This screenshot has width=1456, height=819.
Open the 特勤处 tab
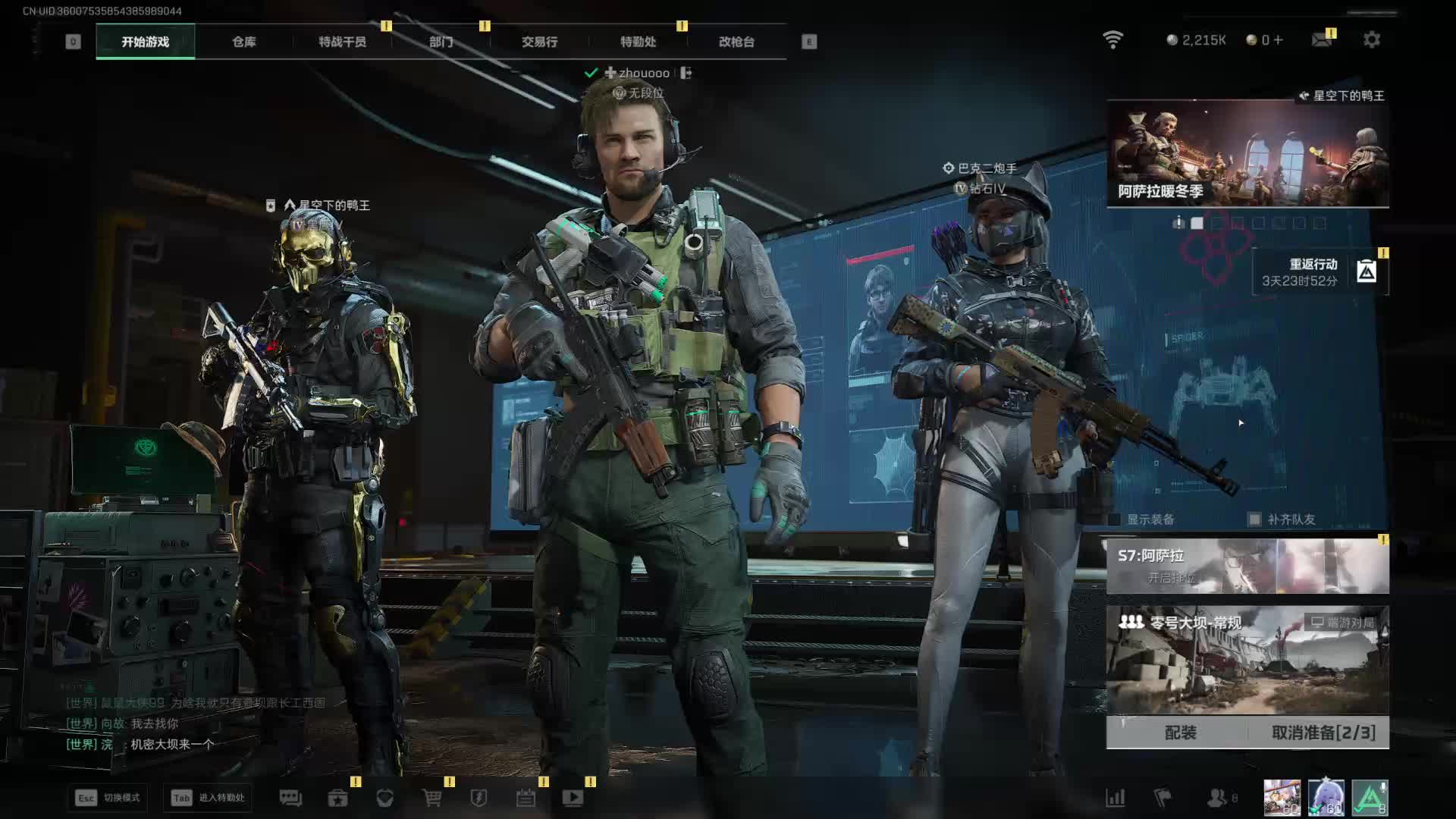click(638, 42)
